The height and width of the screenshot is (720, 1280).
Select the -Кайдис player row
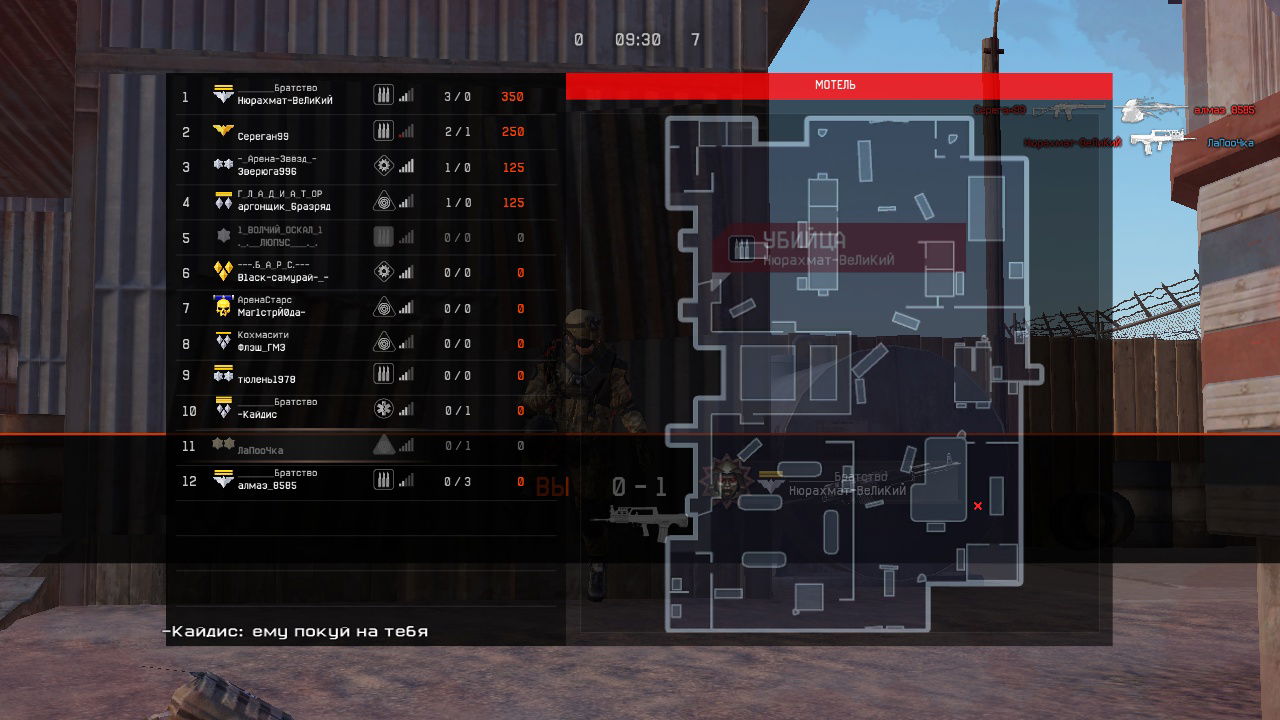pos(360,410)
